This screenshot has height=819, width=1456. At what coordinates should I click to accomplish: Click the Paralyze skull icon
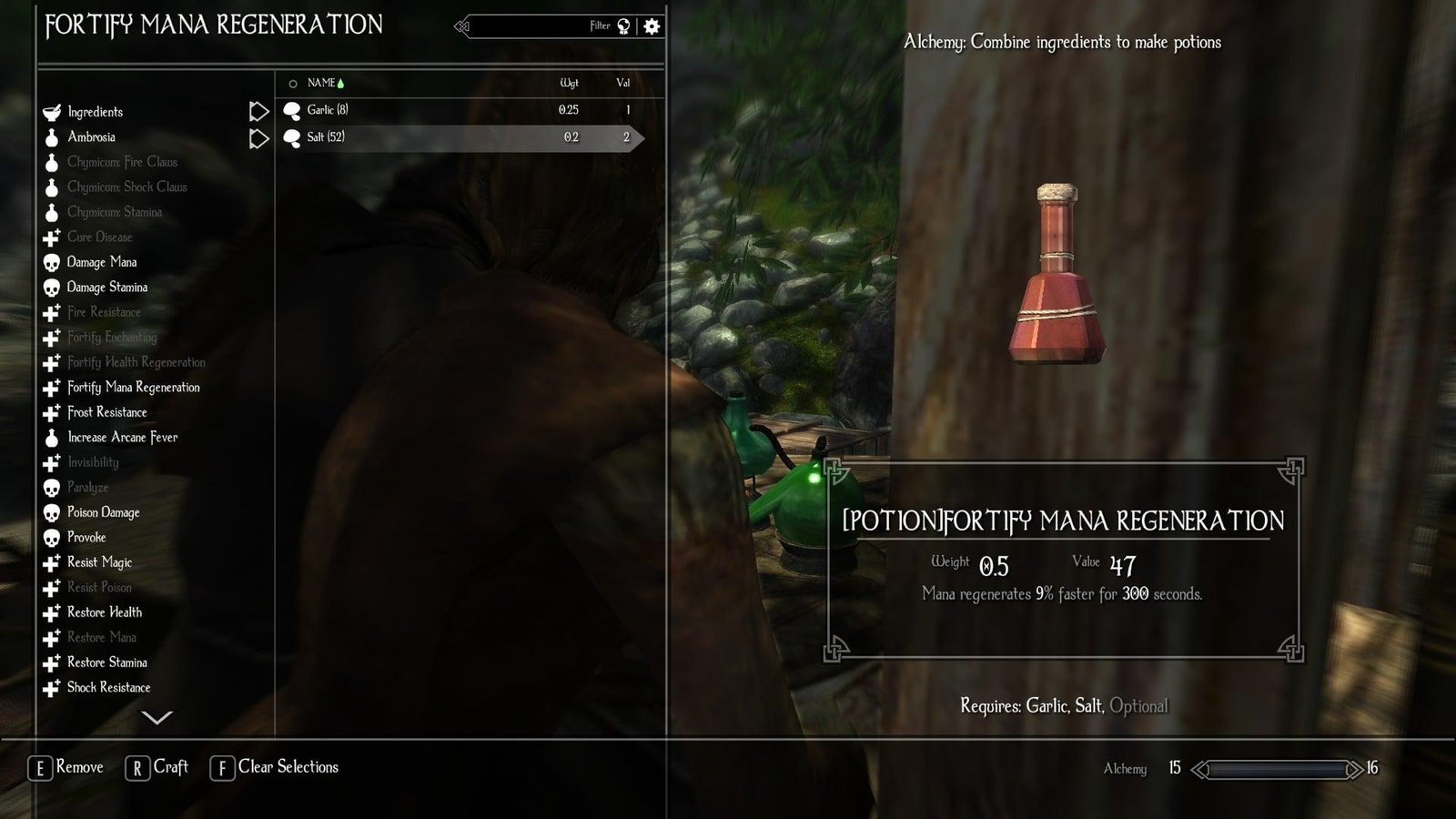(x=51, y=487)
